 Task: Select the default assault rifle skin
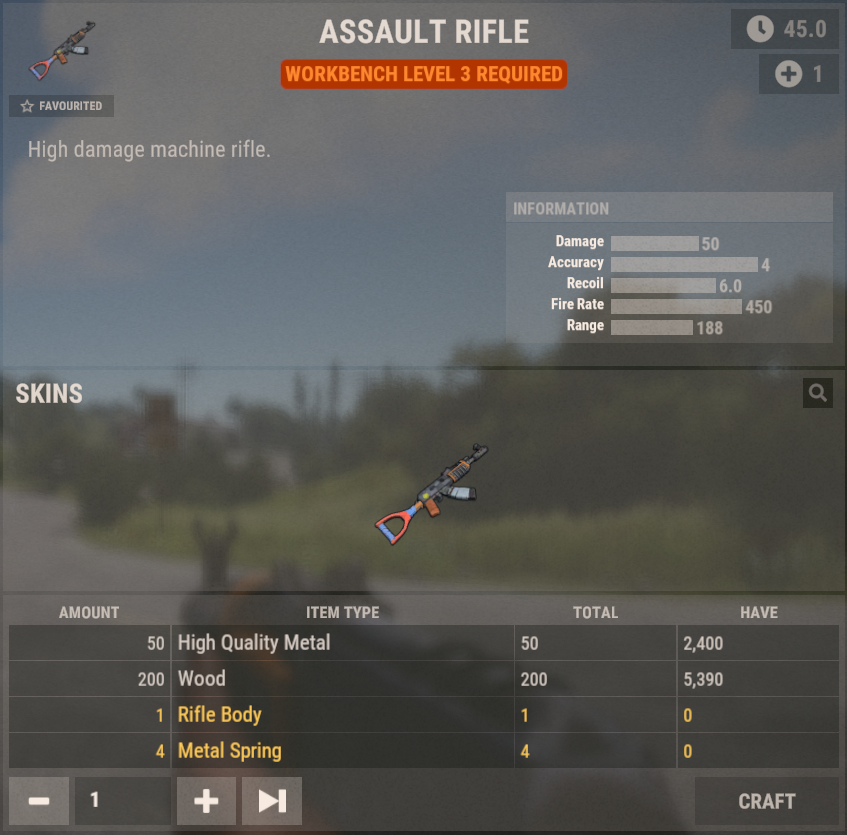tap(432, 494)
